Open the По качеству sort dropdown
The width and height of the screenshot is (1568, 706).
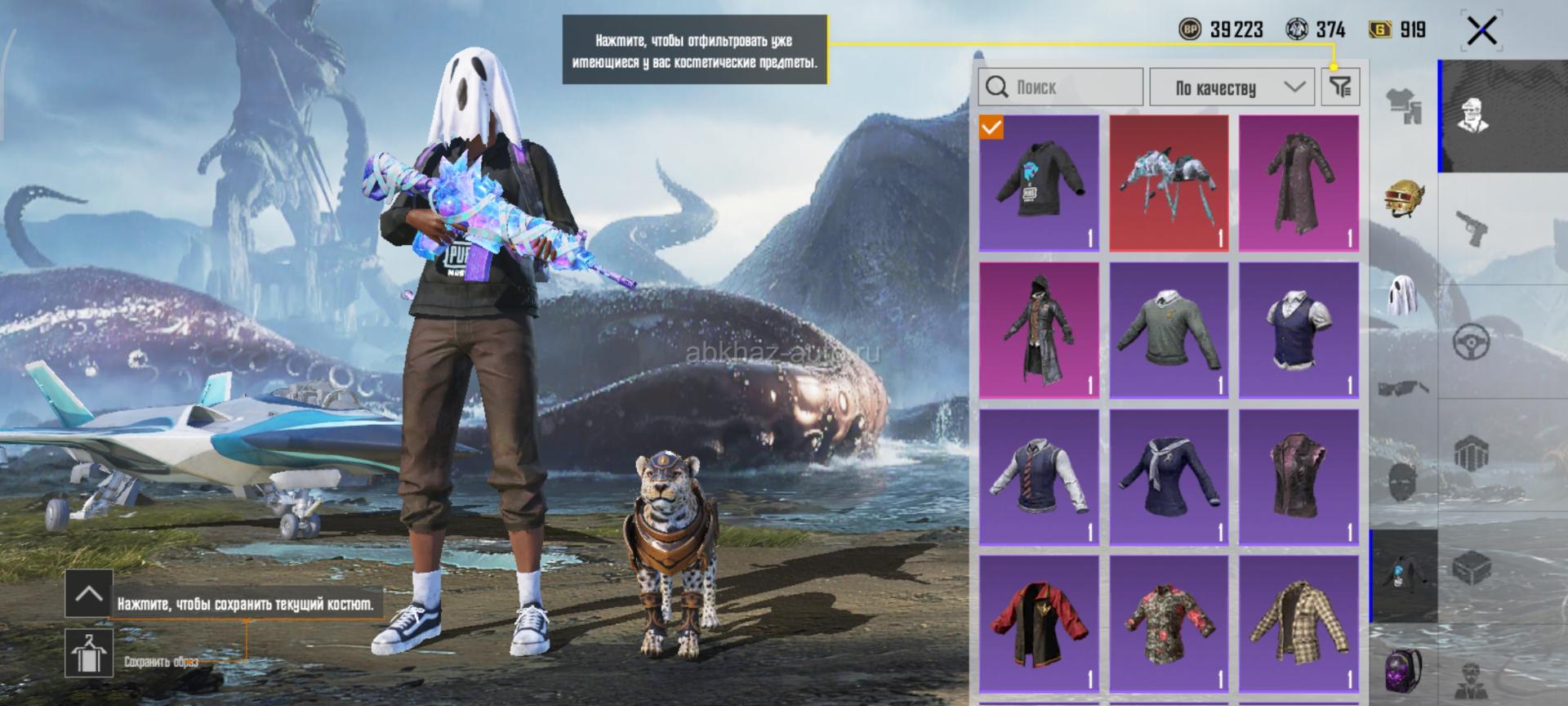(x=1232, y=87)
